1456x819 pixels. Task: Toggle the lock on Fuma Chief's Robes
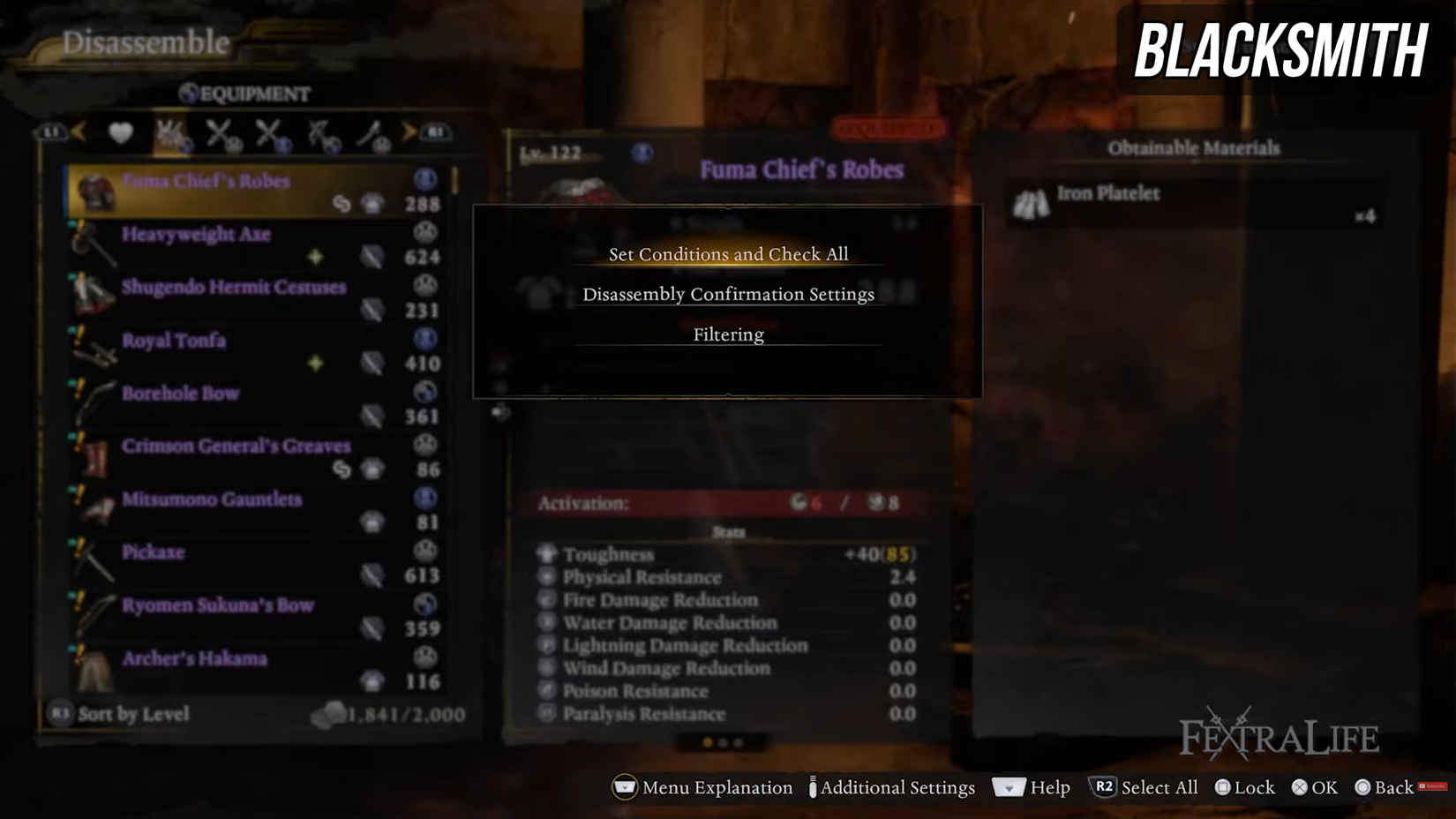pyautogui.click(x=1225, y=787)
